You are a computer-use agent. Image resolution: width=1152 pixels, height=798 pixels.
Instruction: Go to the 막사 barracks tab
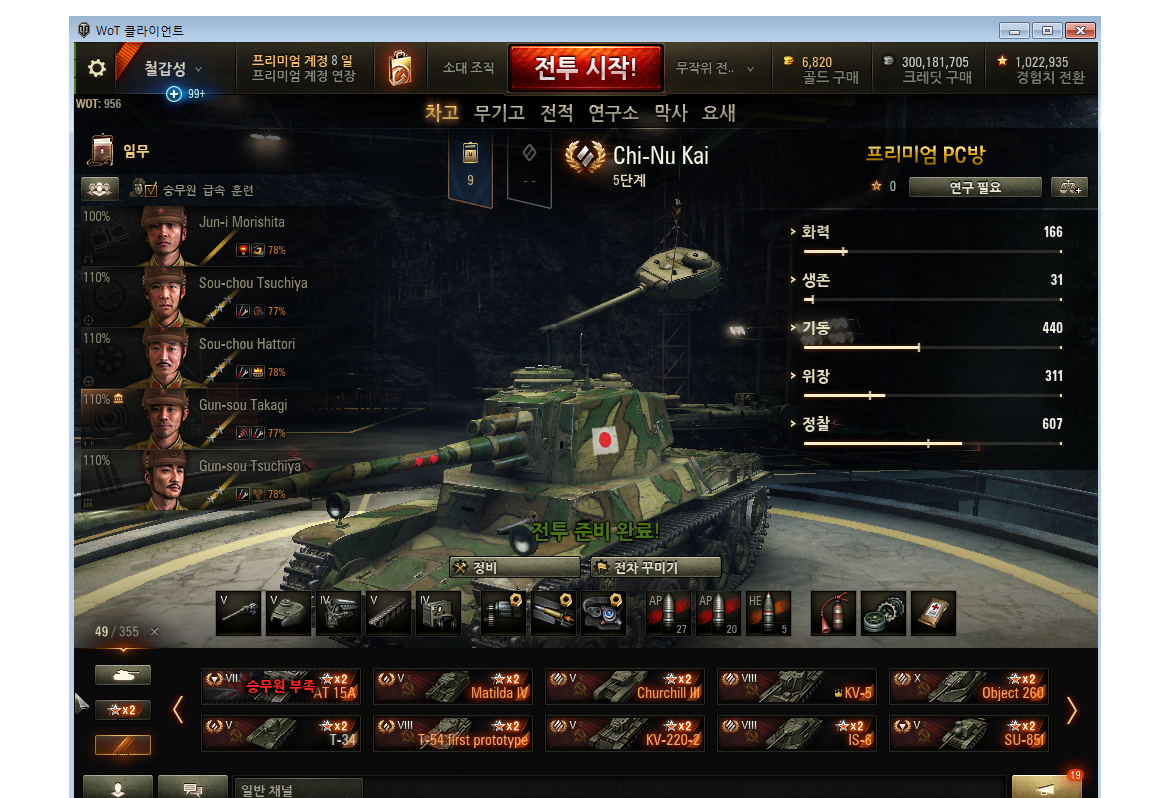(x=671, y=113)
